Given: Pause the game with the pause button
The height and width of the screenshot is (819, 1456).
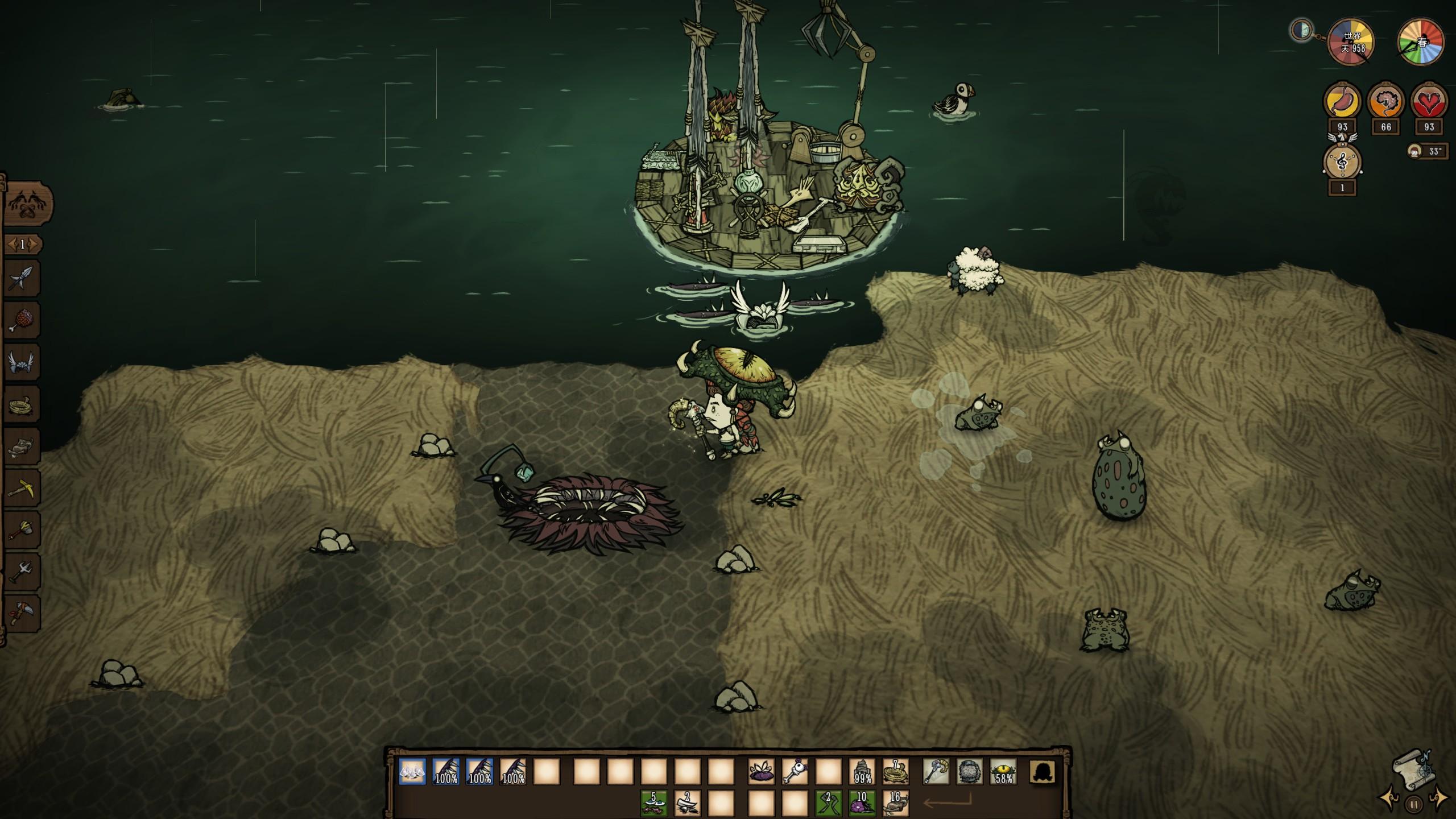Looking at the screenshot, I should pyautogui.click(x=1413, y=804).
